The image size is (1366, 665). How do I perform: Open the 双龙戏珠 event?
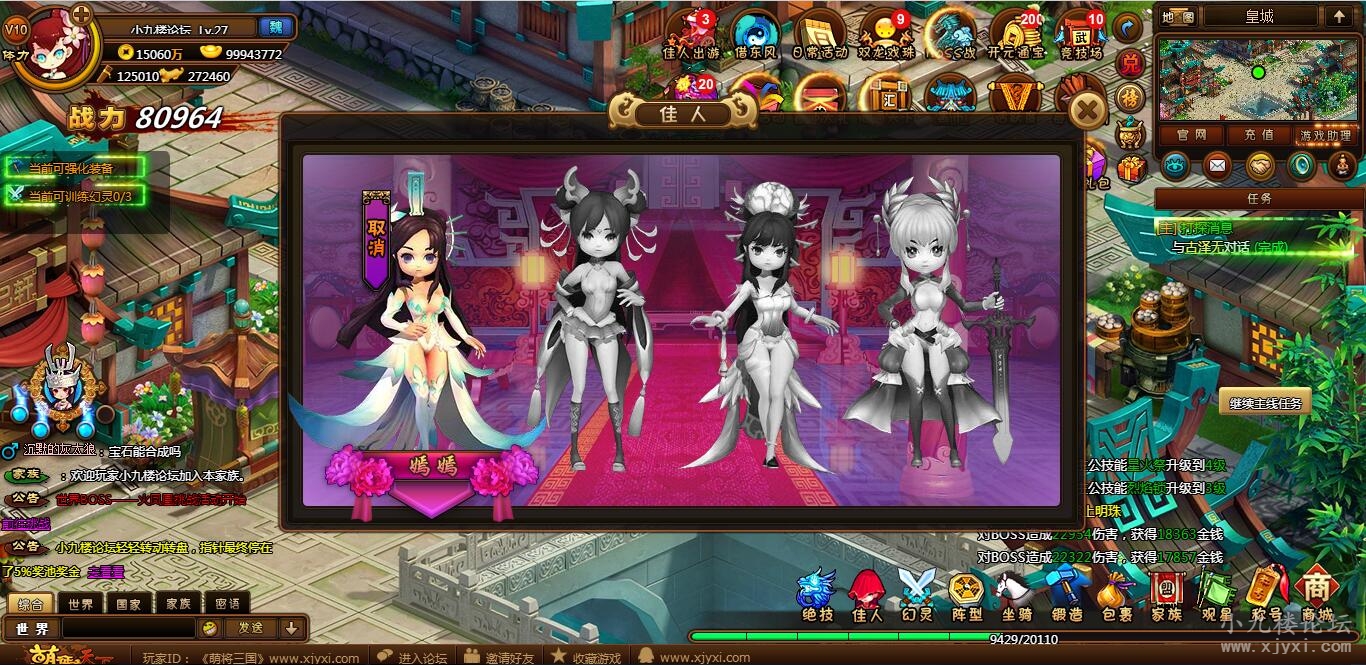[886, 35]
